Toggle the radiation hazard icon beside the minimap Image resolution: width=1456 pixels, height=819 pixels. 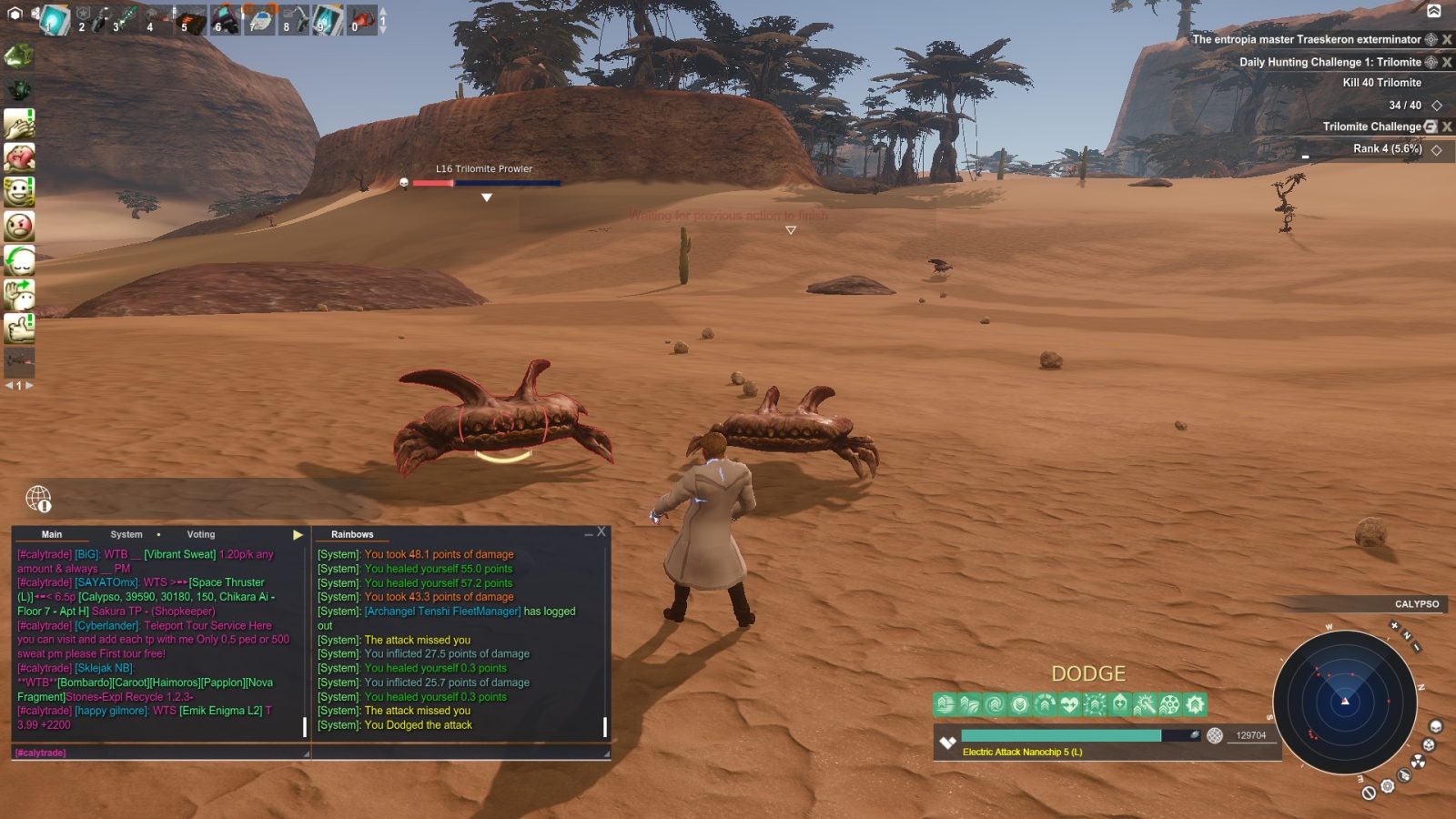click(x=1420, y=762)
